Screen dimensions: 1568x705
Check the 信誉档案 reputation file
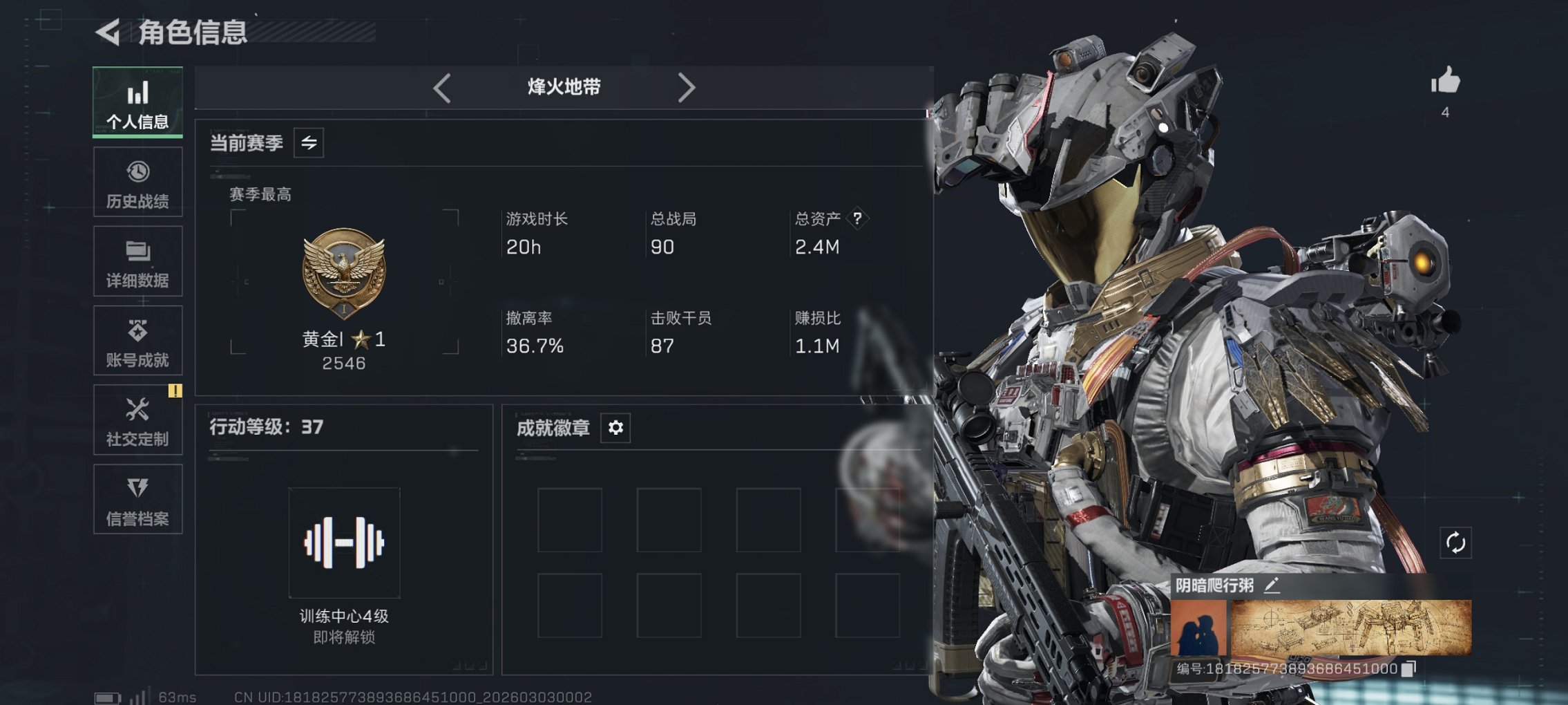point(137,499)
